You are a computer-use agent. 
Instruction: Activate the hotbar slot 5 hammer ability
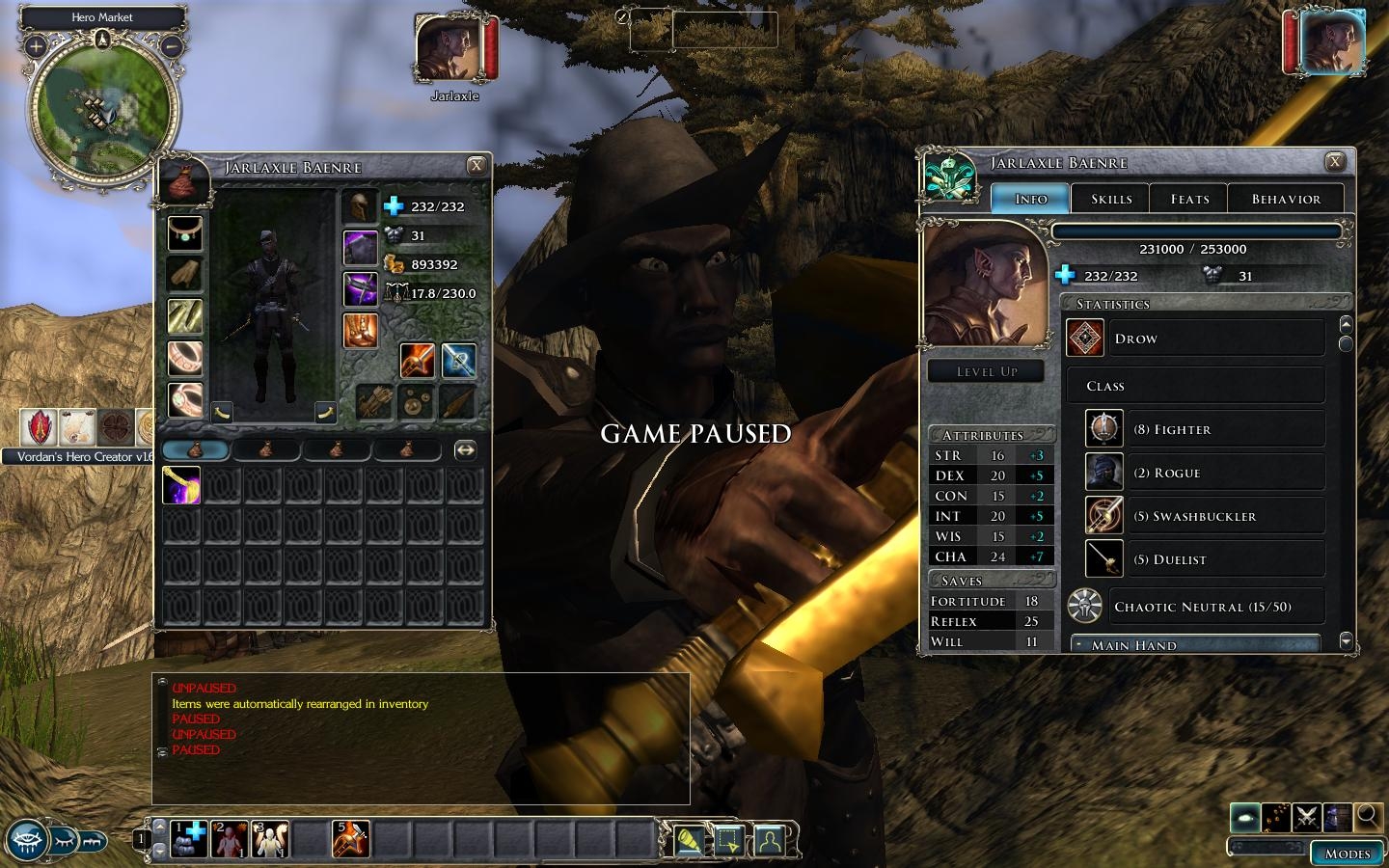point(350,839)
